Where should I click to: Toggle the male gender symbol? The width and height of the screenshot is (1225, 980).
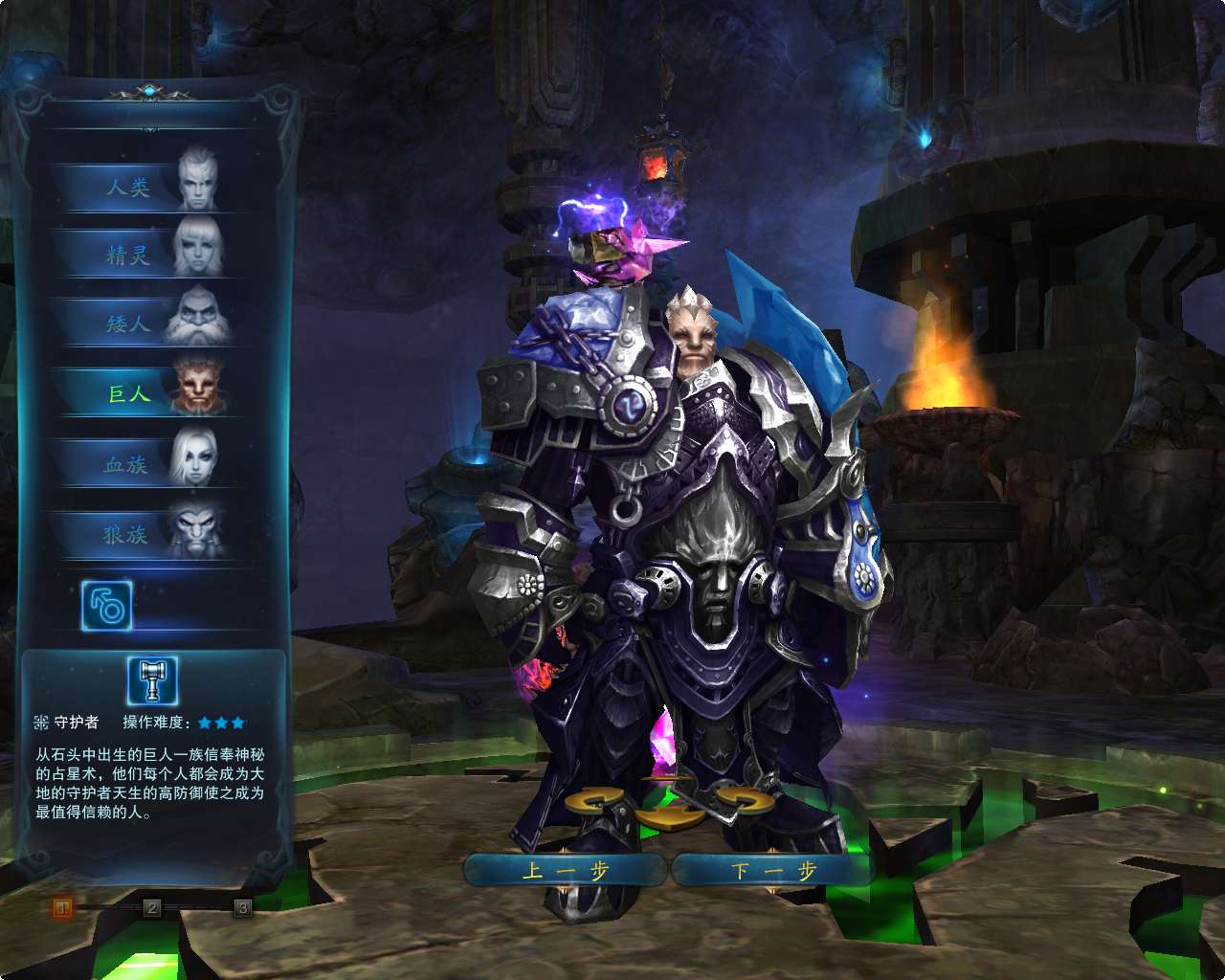pyautogui.click(x=108, y=606)
